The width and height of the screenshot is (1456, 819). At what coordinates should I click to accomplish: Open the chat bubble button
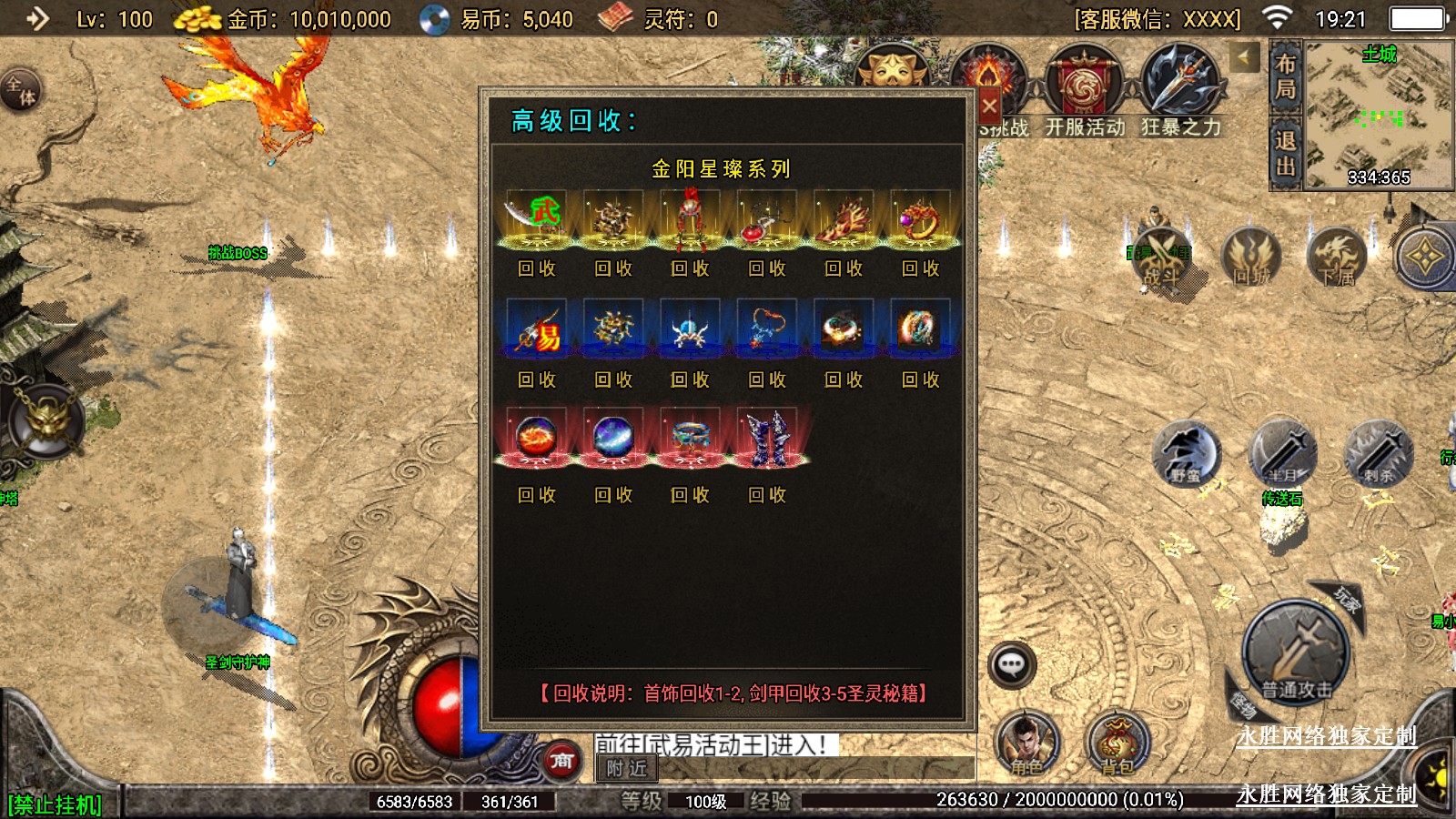point(1012,664)
